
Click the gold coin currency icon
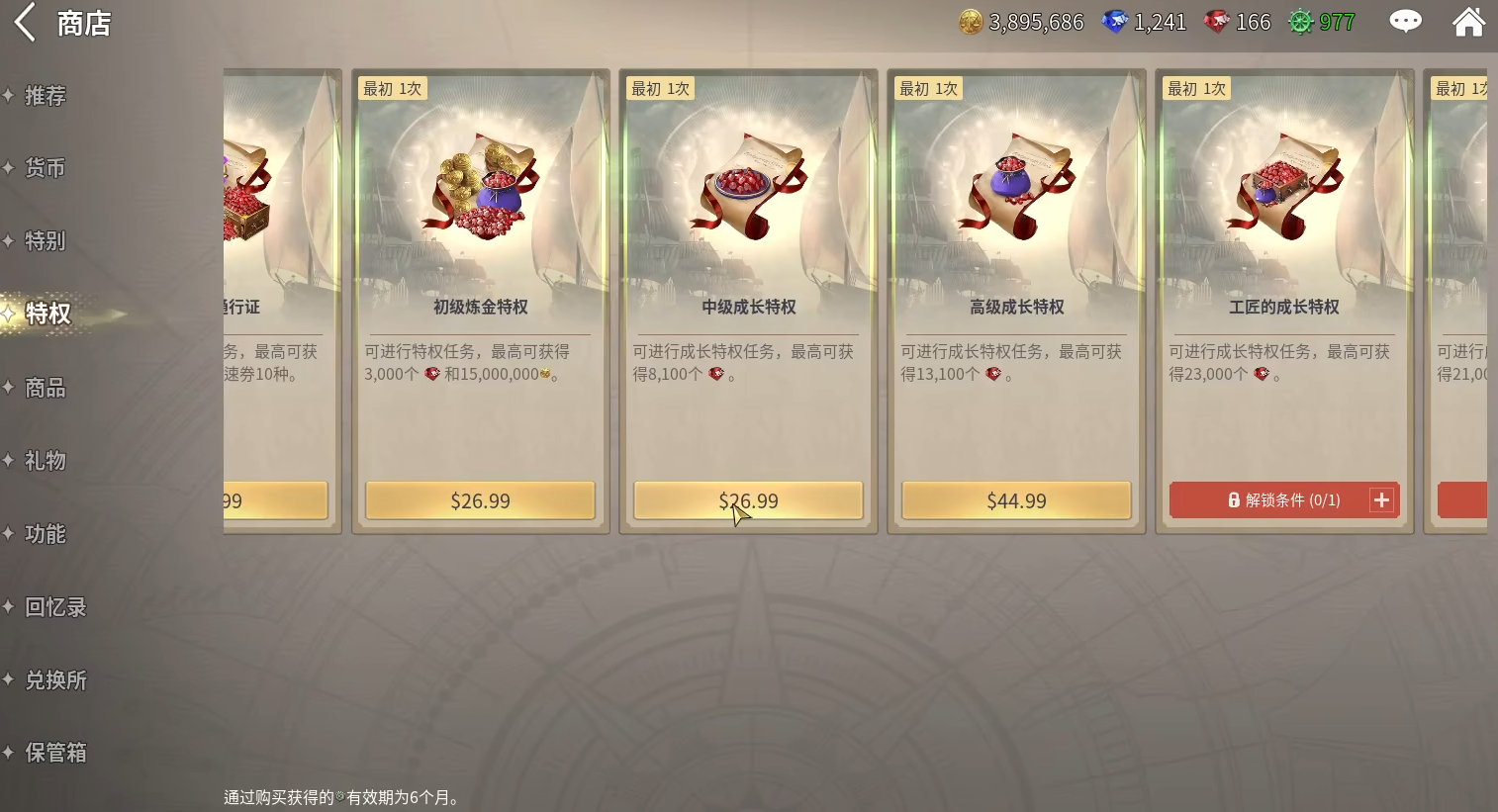click(x=969, y=21)
